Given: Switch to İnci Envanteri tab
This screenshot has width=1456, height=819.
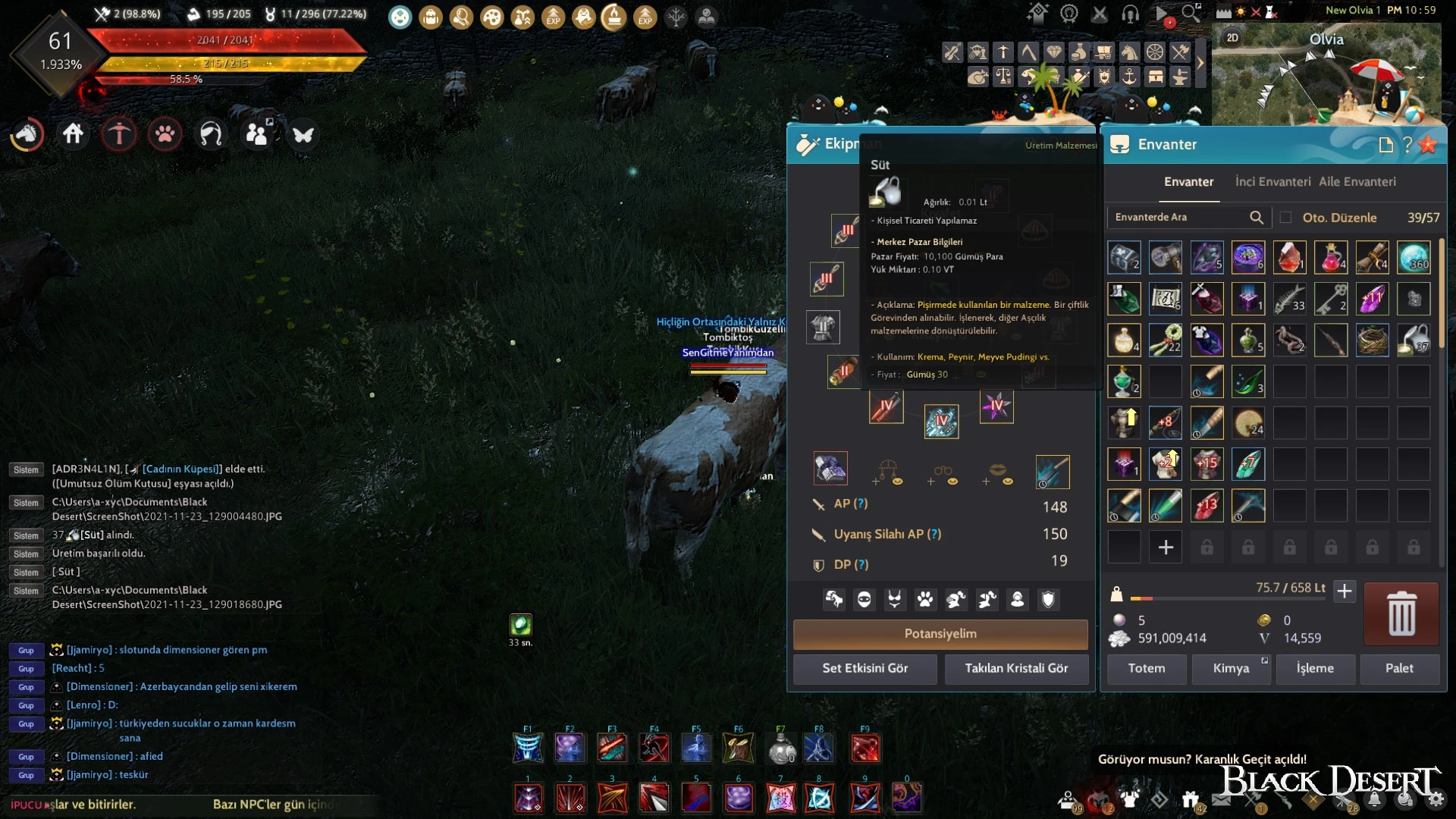Looking at the screenshot, I should click(1272, 182).
